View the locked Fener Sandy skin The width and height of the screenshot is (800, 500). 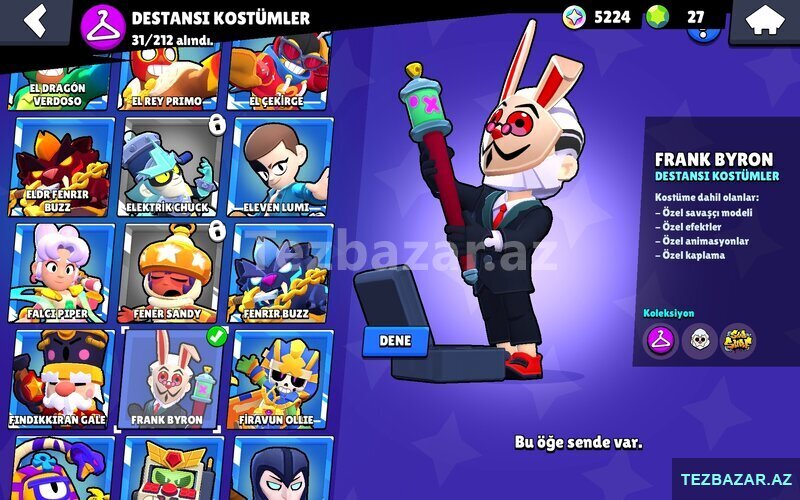[x=169, y=272]
